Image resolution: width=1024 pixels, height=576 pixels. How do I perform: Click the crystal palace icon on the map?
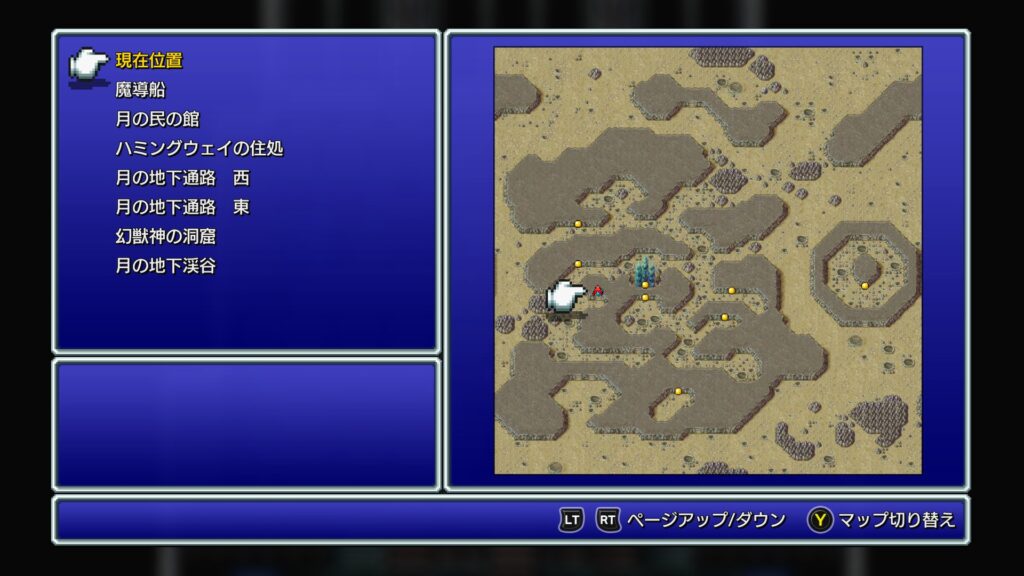point(645,269)
